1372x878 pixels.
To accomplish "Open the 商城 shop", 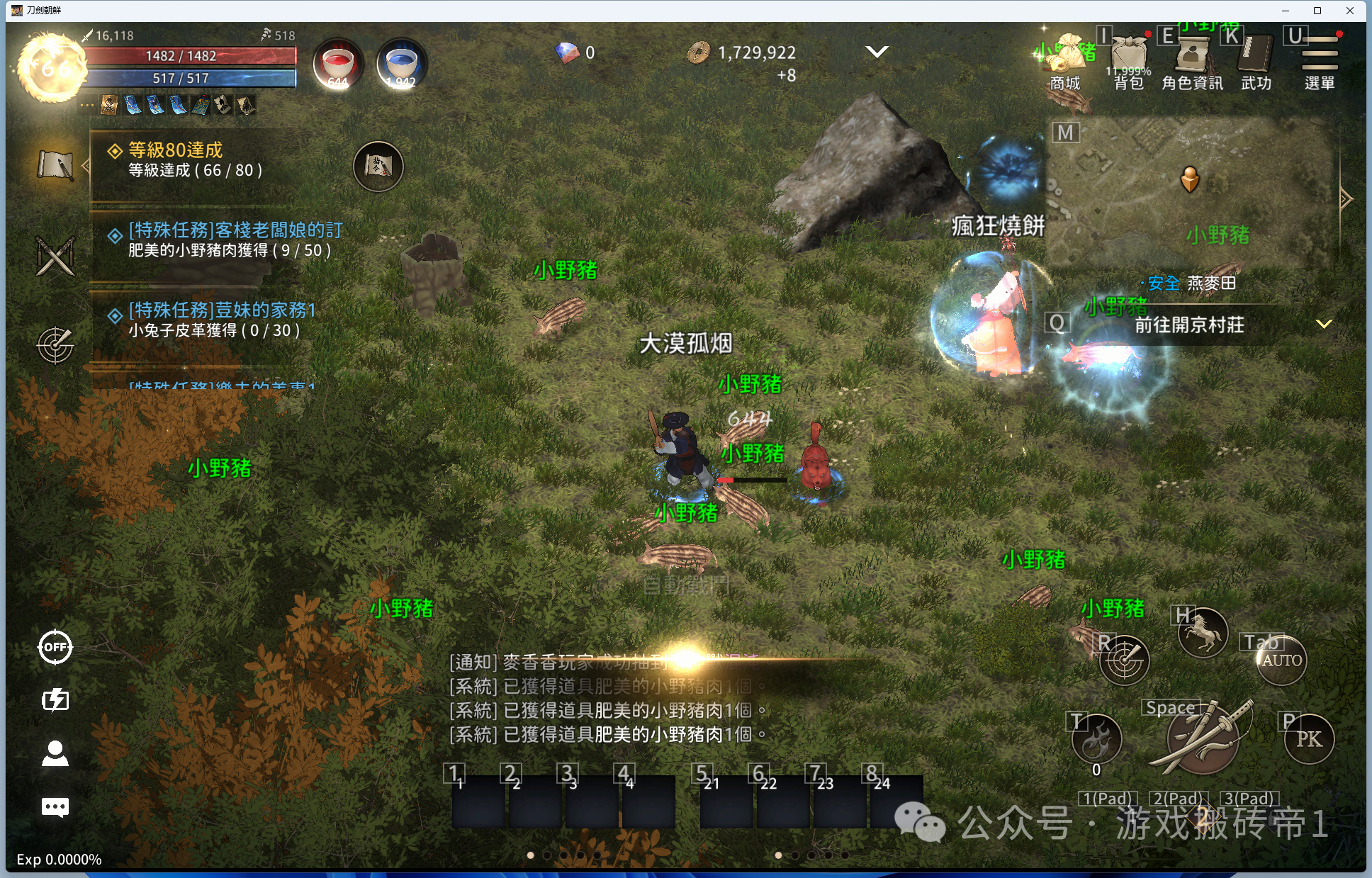I will 1065,62.
